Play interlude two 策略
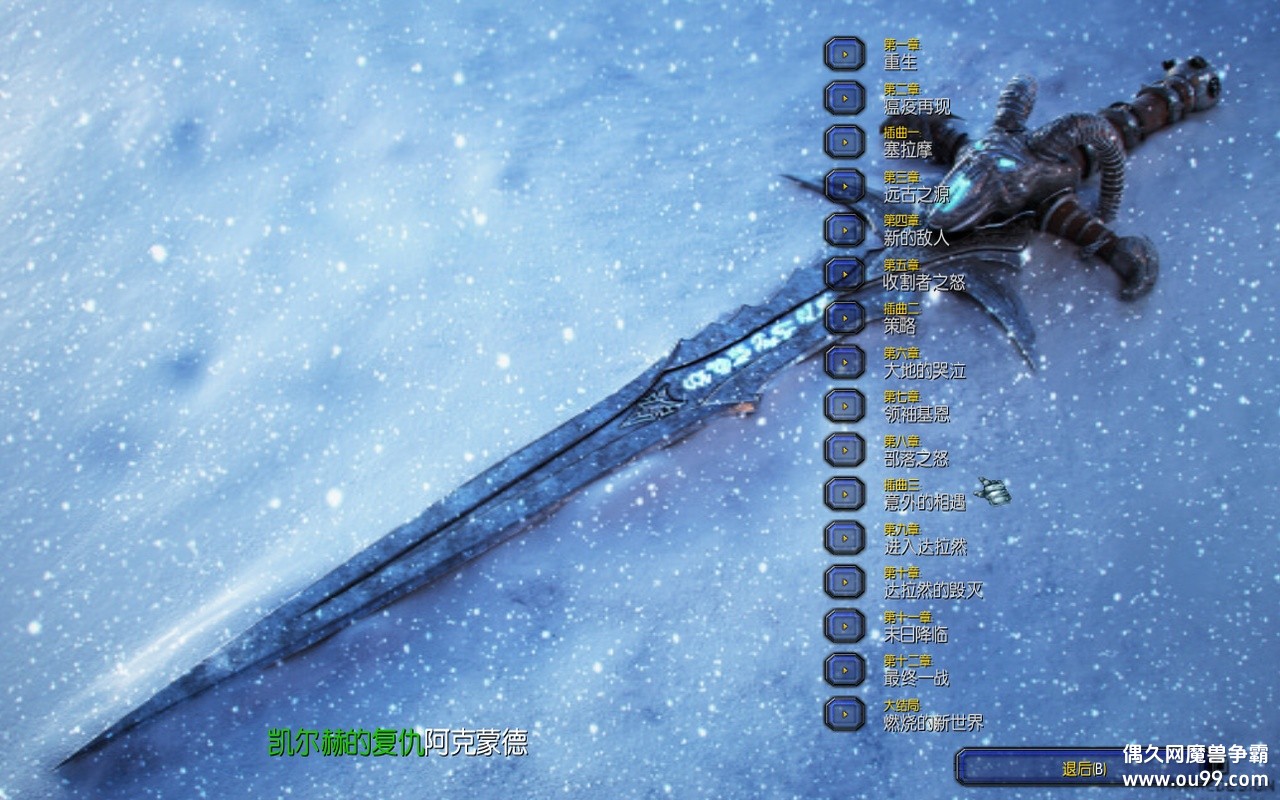The width and height of the screenshot is (1280, 800). point(845,317)
